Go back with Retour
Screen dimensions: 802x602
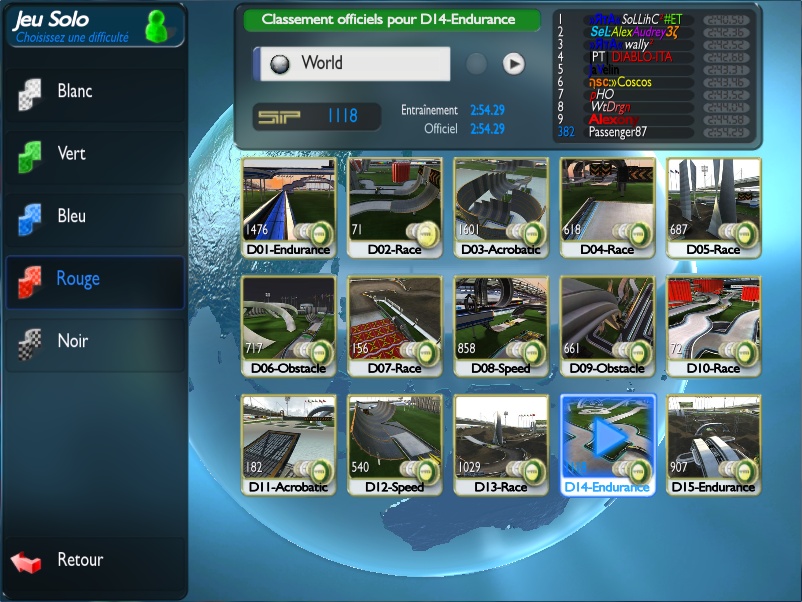tap(80, 560)
